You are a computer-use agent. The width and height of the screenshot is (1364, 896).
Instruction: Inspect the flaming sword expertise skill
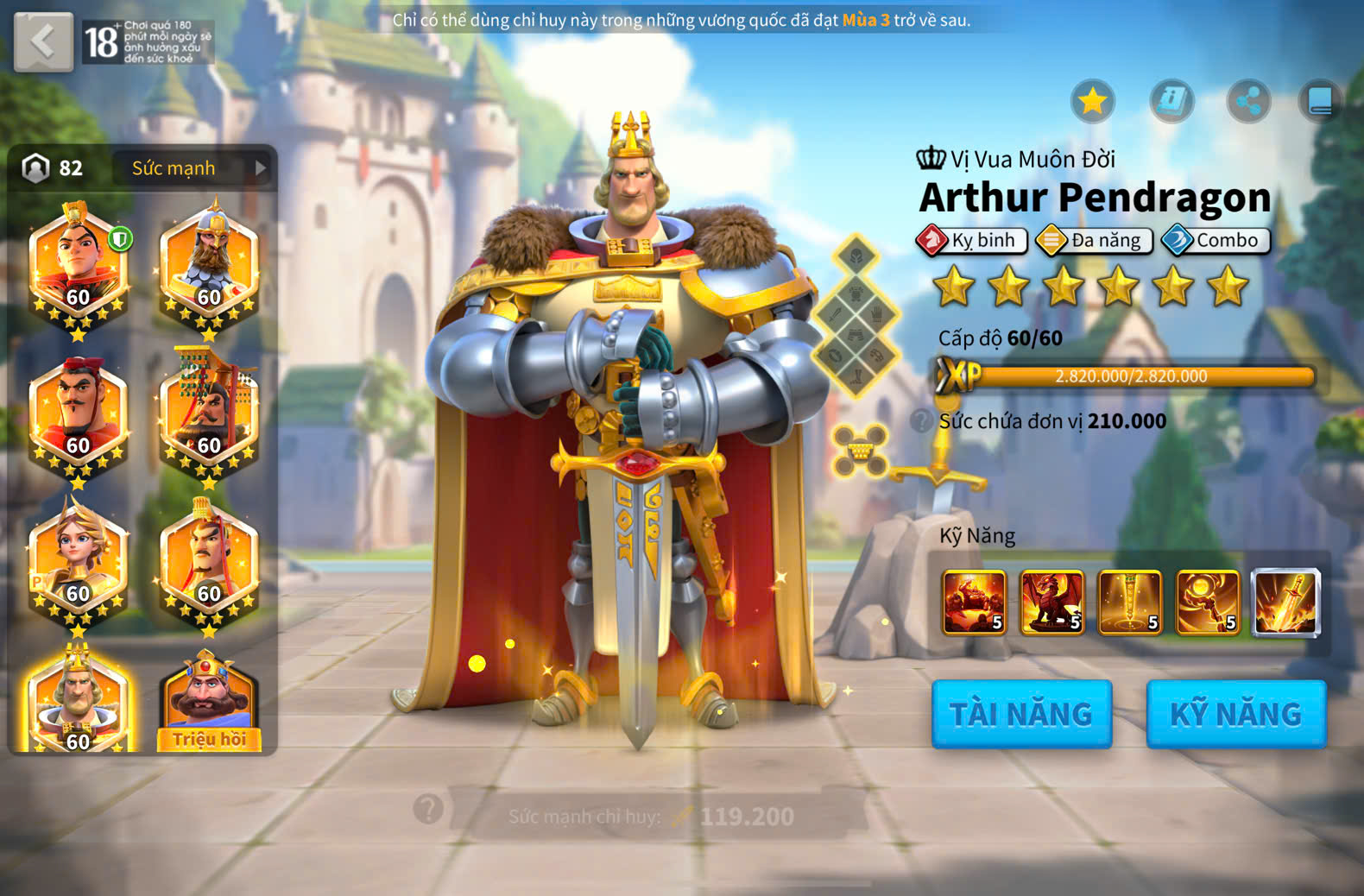(x=1286, y=603)
